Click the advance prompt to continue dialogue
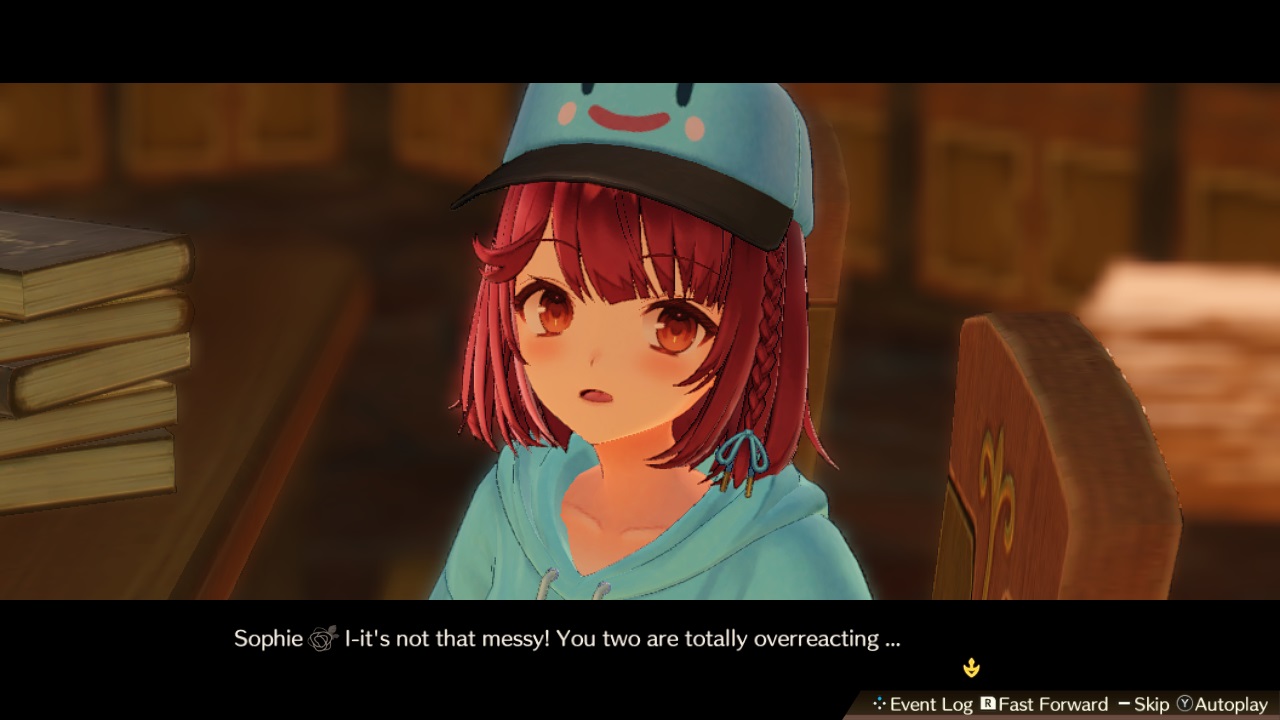This screenshot has width=1280, height=720. click(971, 667)
